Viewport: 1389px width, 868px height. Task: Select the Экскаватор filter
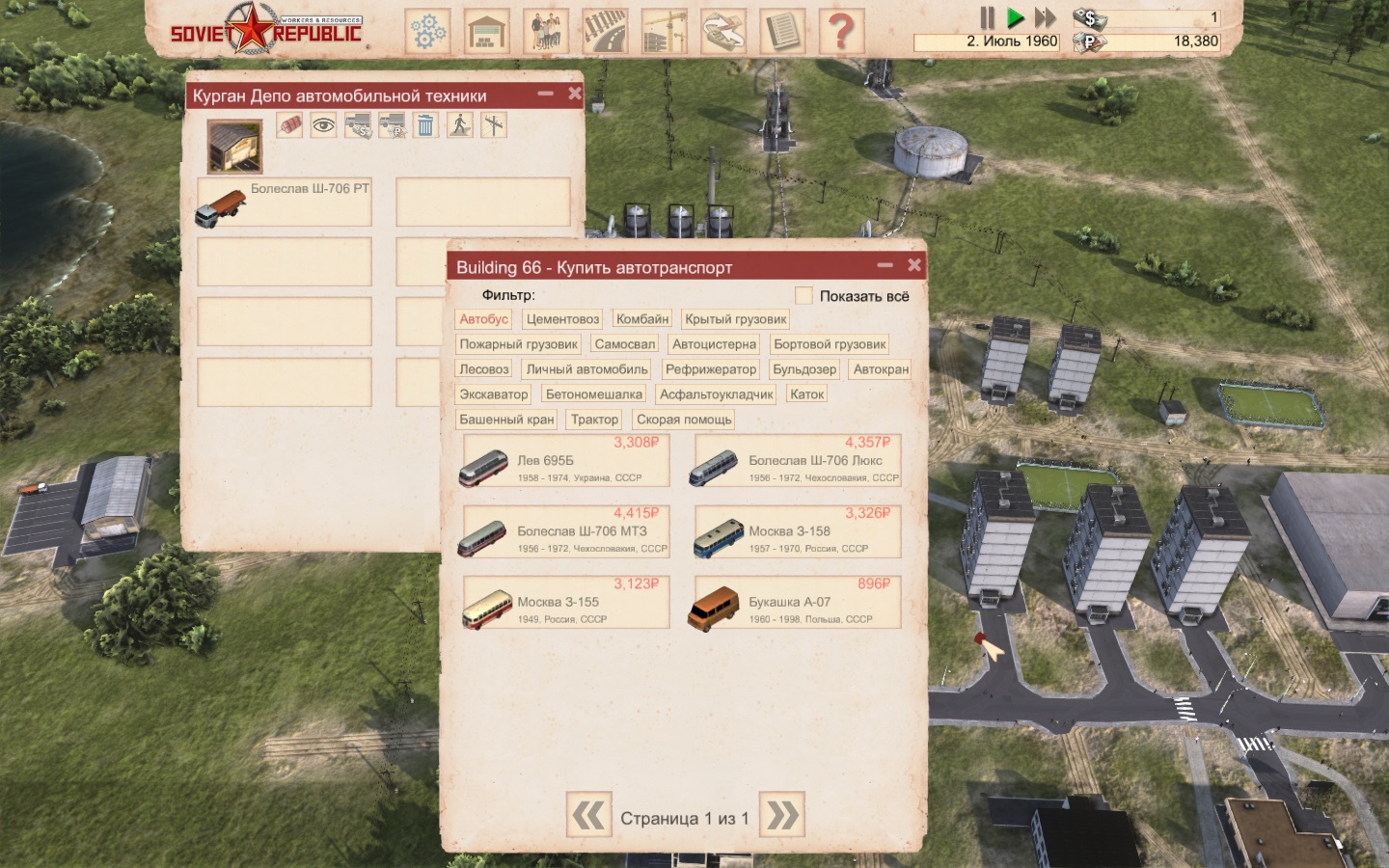coord(493,394)
